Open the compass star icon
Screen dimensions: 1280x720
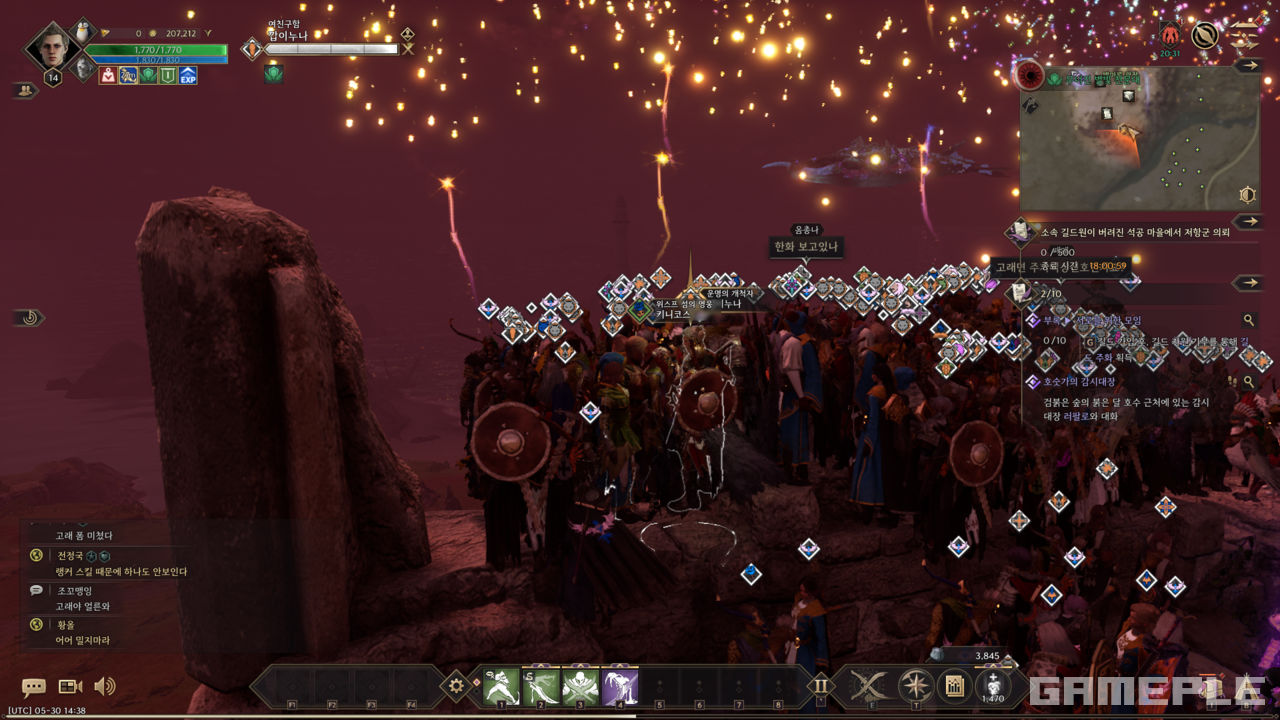915,686
